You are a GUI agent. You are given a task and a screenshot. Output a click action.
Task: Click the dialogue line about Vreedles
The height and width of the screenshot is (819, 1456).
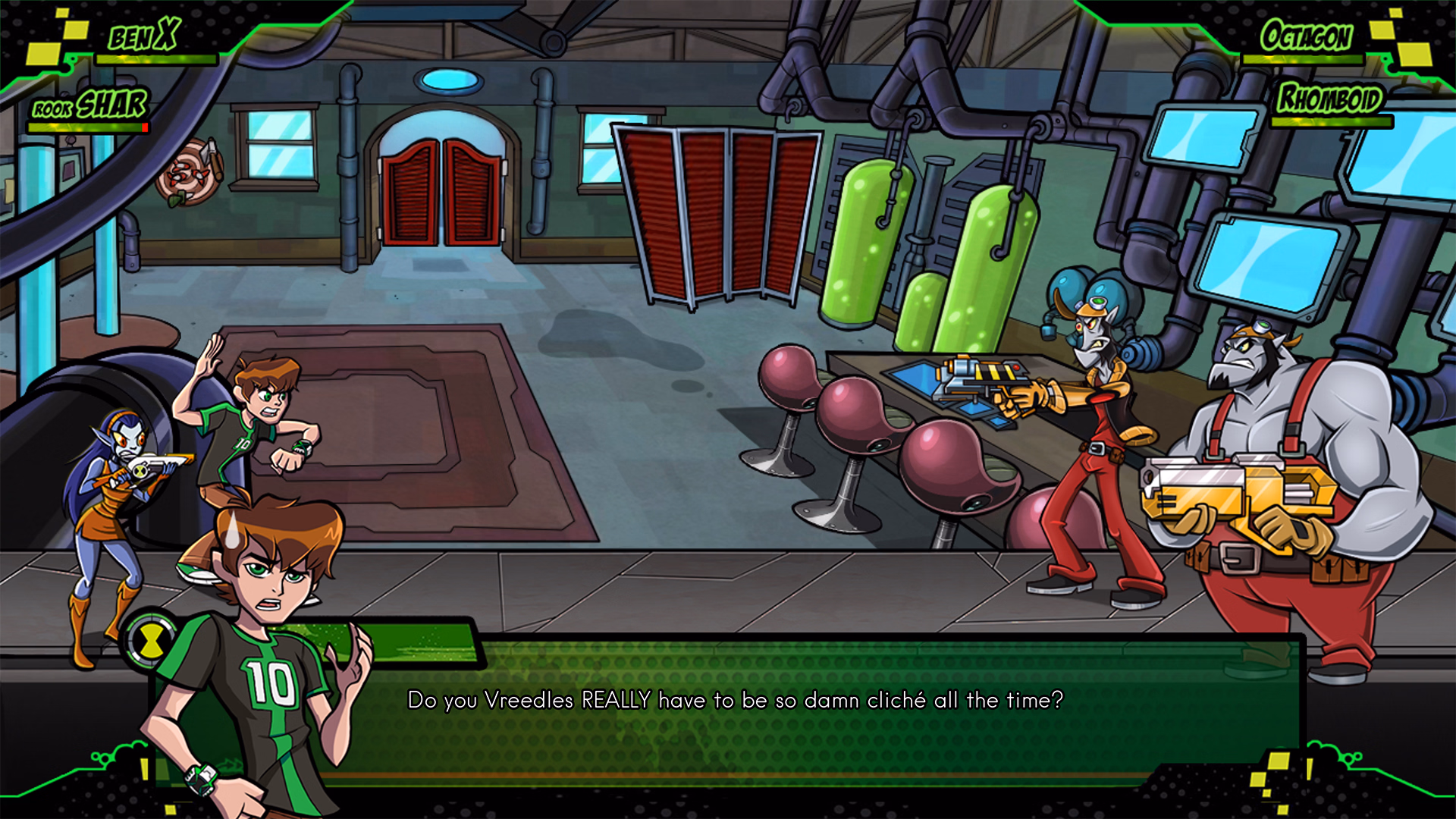734,701
